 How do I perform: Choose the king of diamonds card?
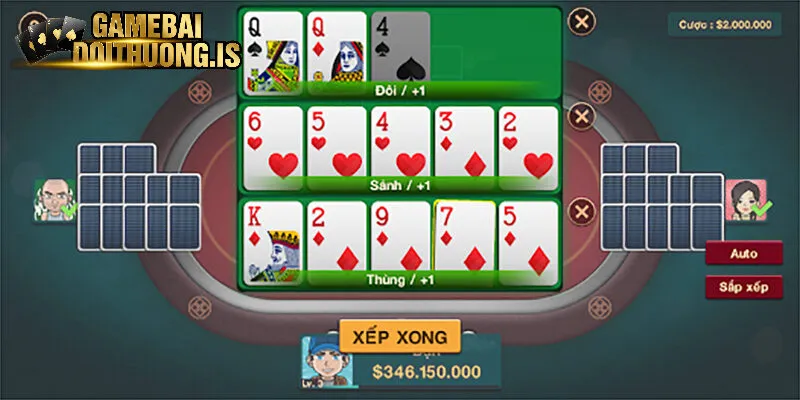(272, 237)
